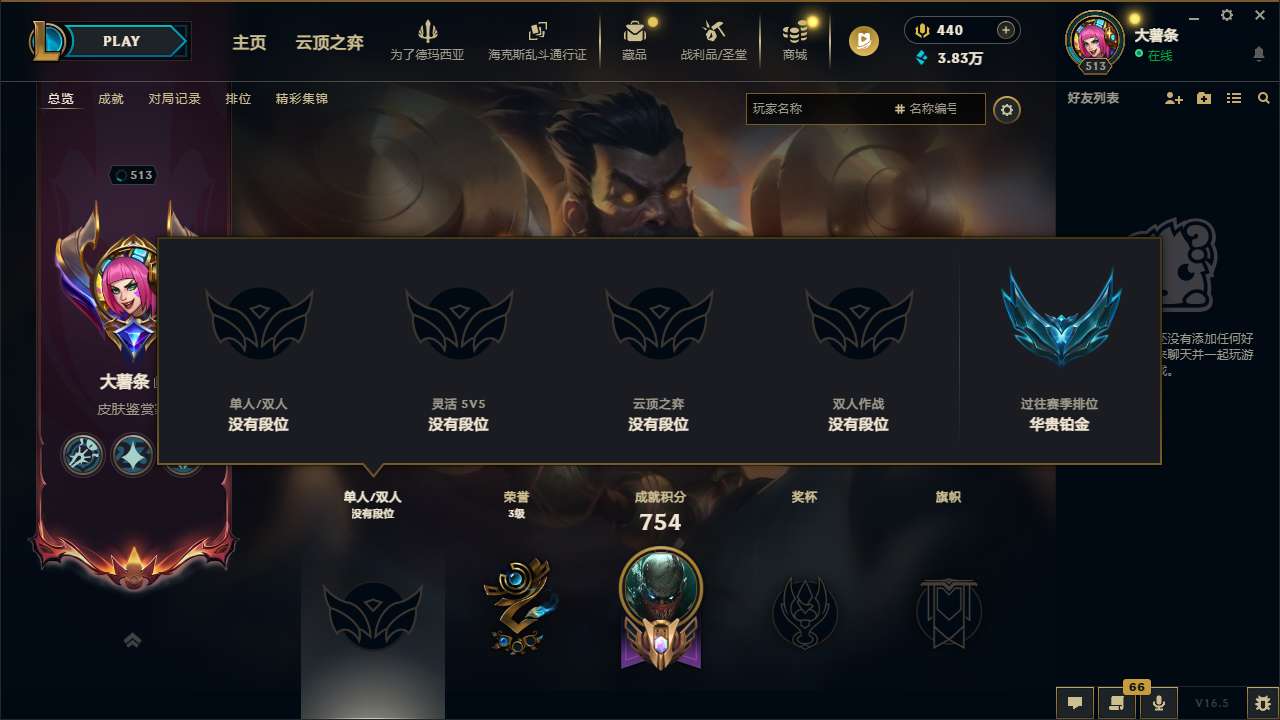Open the Collection (藏品) page
This screenshot has width=1280, height=720.
[x=636, y=40]
